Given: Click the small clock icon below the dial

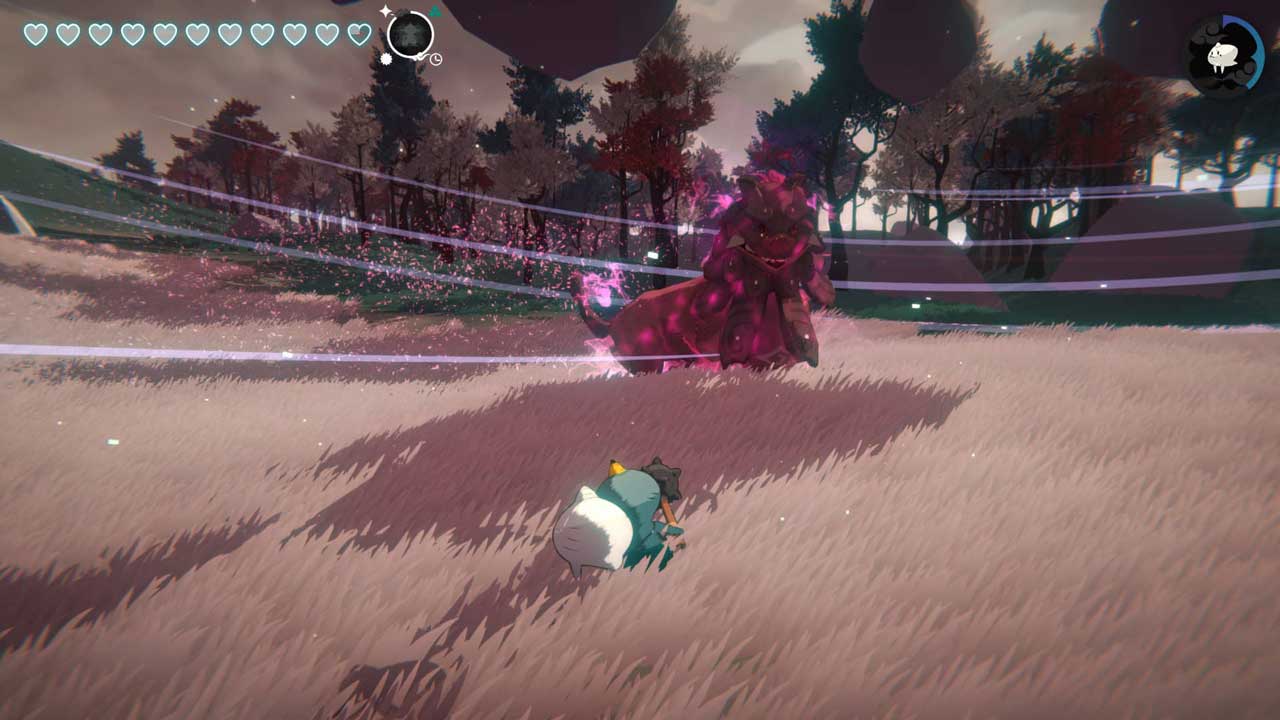Looking at the screenshot, I should click(436, 60).
